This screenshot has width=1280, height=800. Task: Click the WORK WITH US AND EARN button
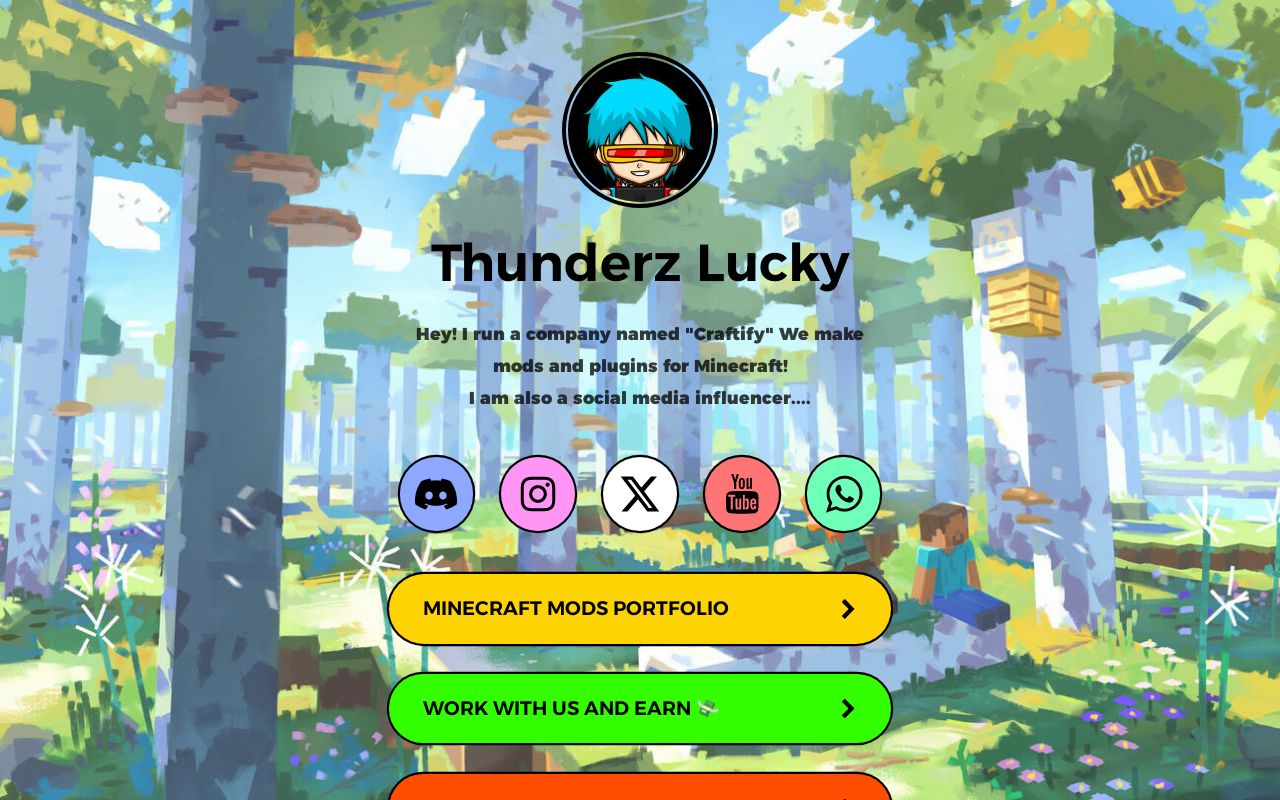(557, 708)
